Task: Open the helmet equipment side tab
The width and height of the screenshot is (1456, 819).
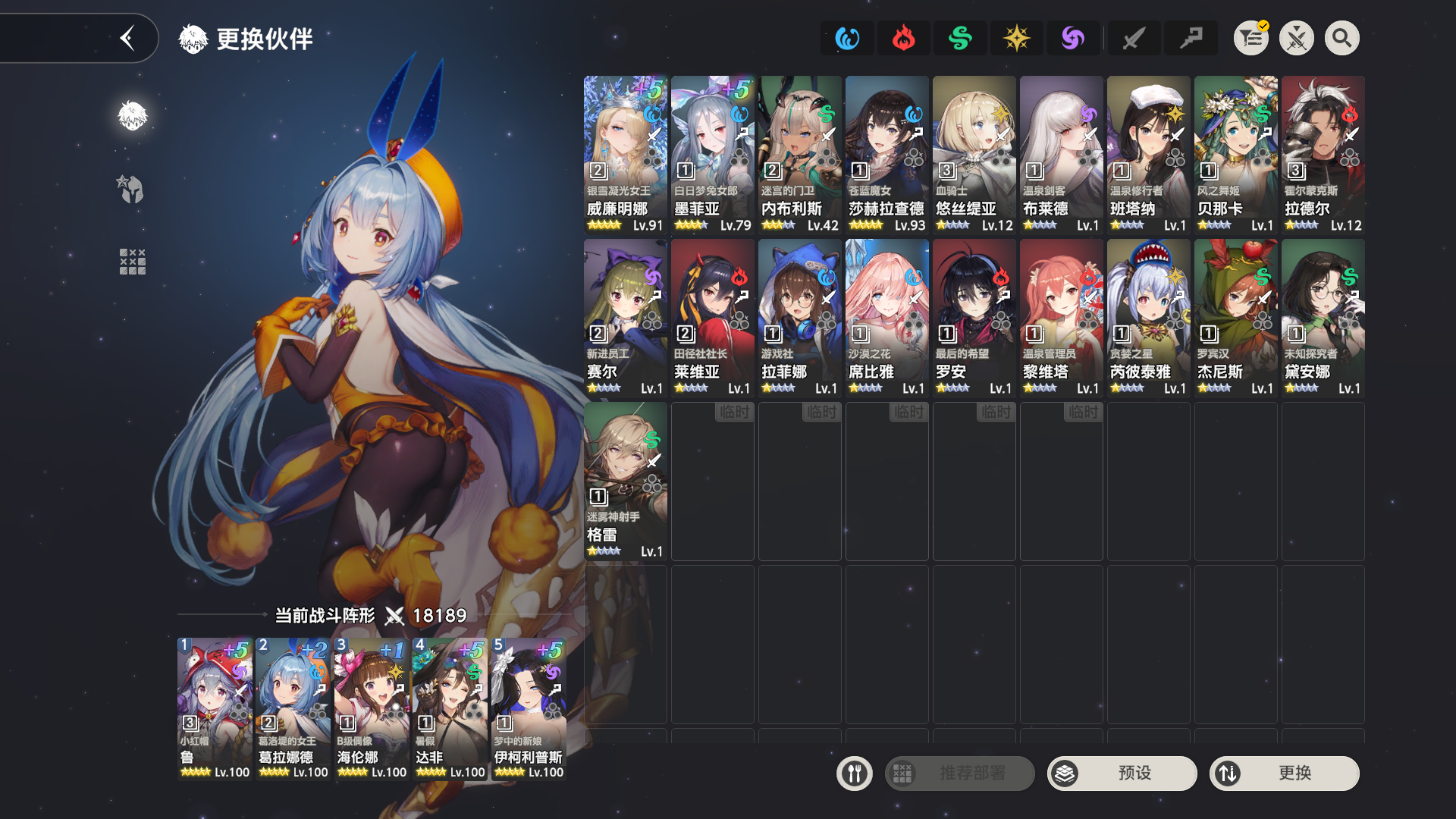Action: click(x=132, y=189)
